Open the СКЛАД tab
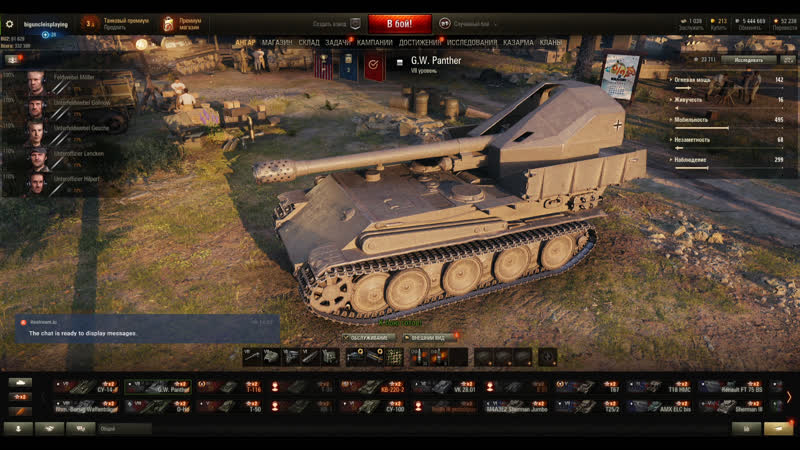The width and height of the screenshot is (800, 450). [308, 43]
